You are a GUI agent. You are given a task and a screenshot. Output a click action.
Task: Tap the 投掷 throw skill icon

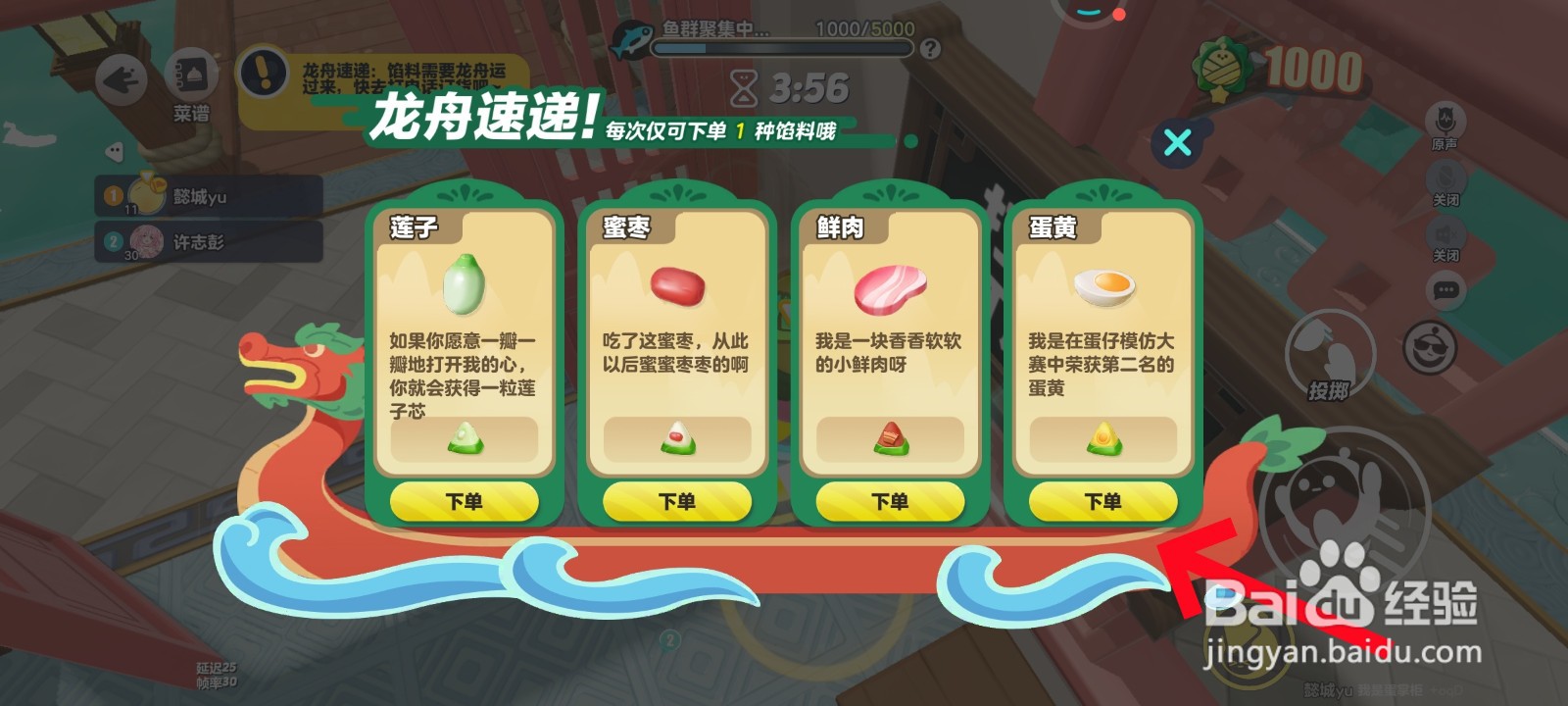[1333, 353]
